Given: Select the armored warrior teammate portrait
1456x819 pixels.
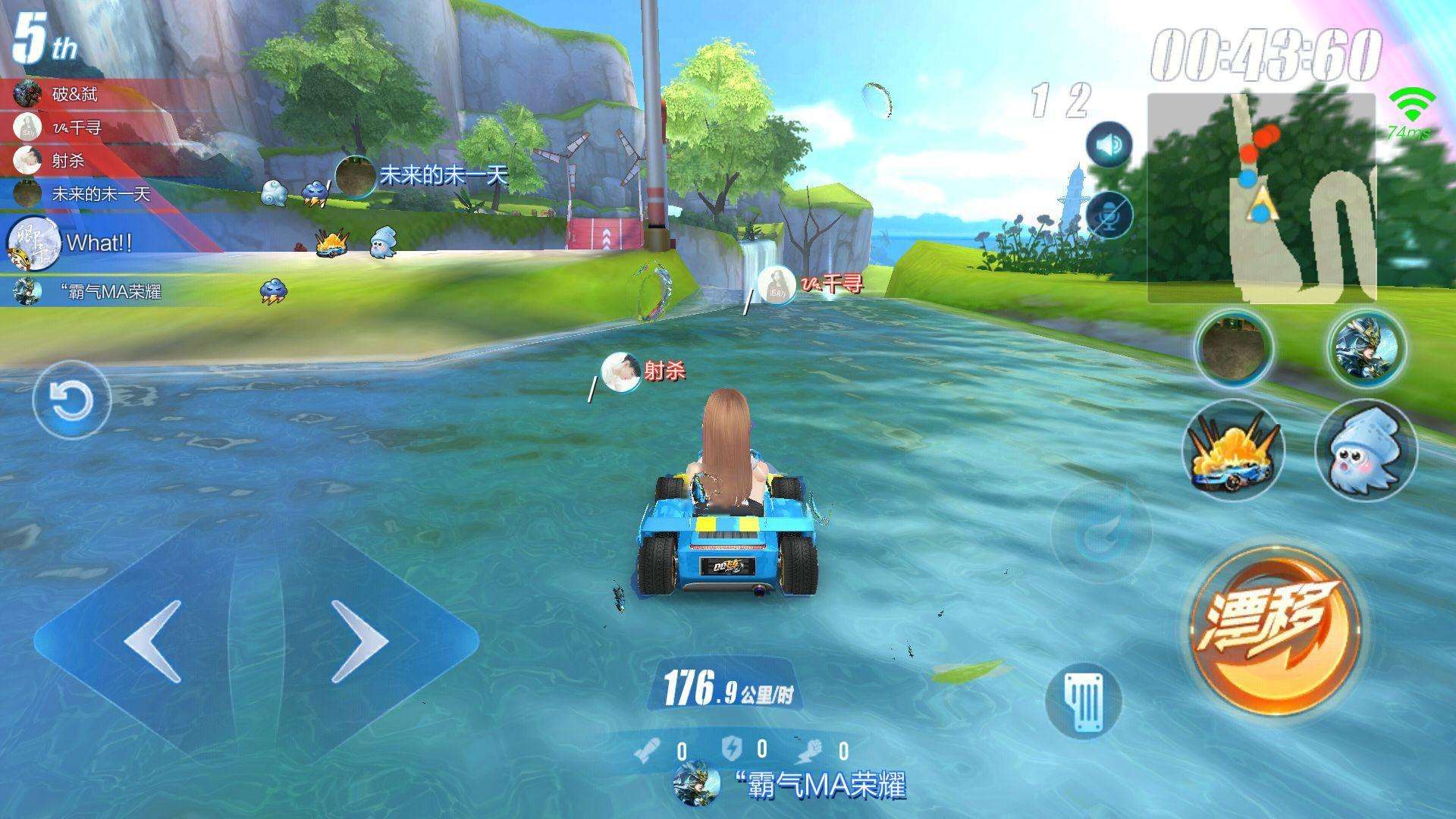Looking at the screenshot, I should (x=1366, y=347).
